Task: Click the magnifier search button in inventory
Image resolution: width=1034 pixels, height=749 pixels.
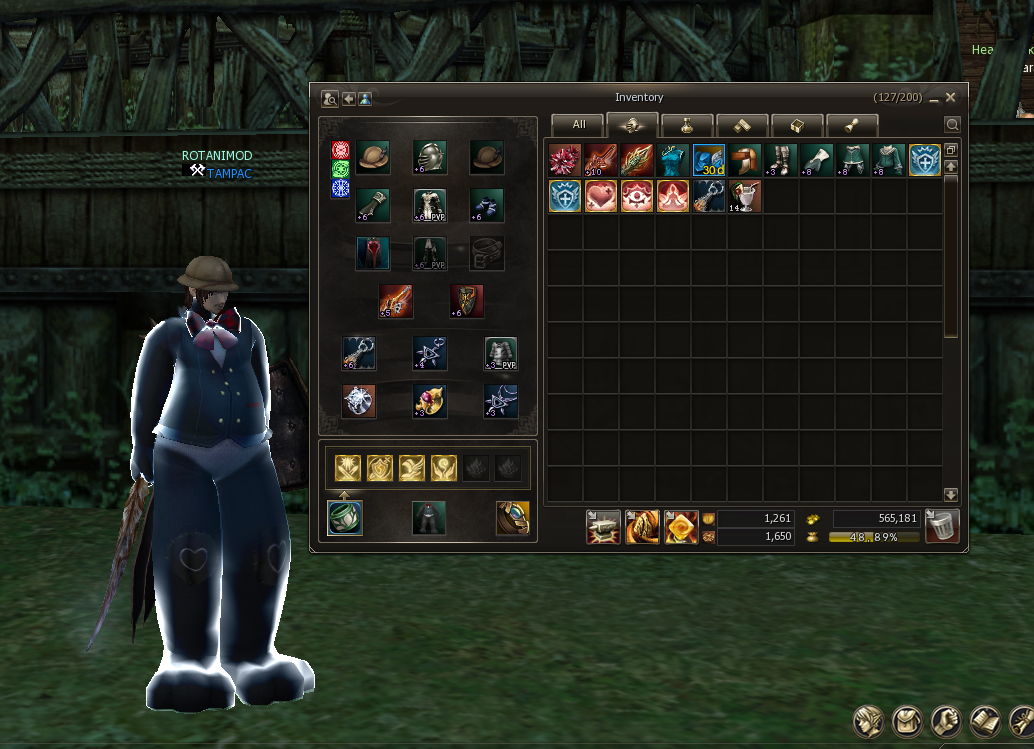Action: click(952, 125)
